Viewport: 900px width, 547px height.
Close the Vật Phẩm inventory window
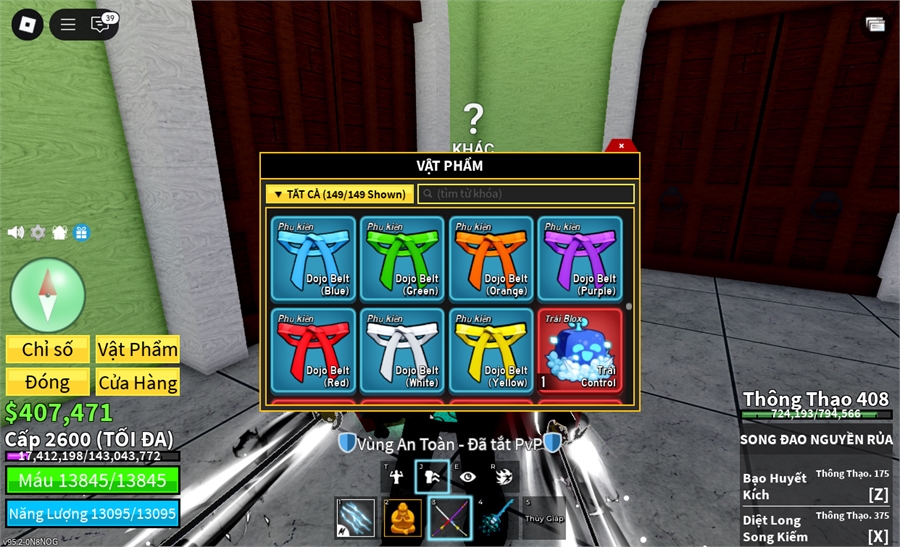621,146
